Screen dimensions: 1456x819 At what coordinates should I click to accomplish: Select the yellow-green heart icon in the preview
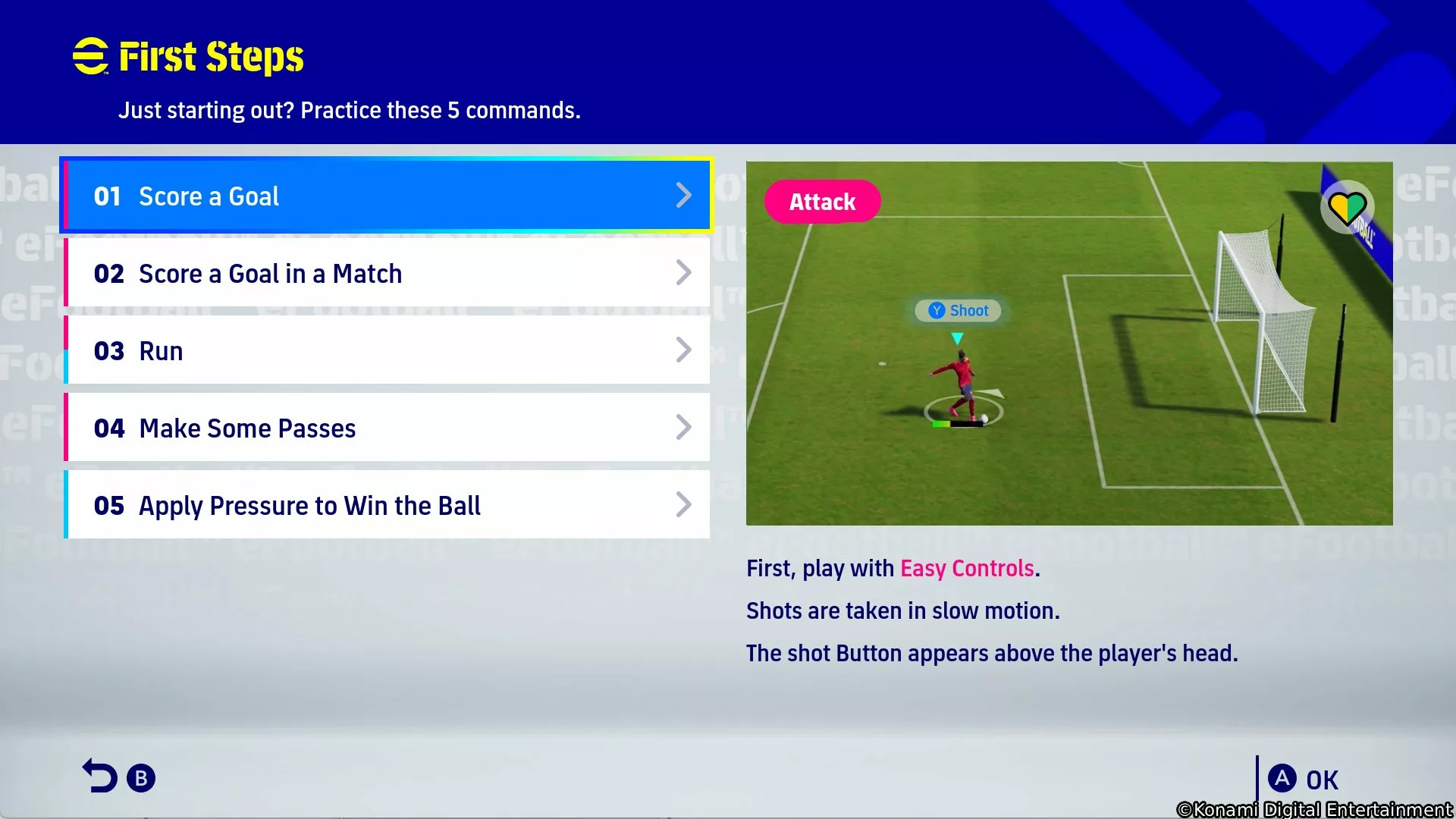pos(1348,206)
